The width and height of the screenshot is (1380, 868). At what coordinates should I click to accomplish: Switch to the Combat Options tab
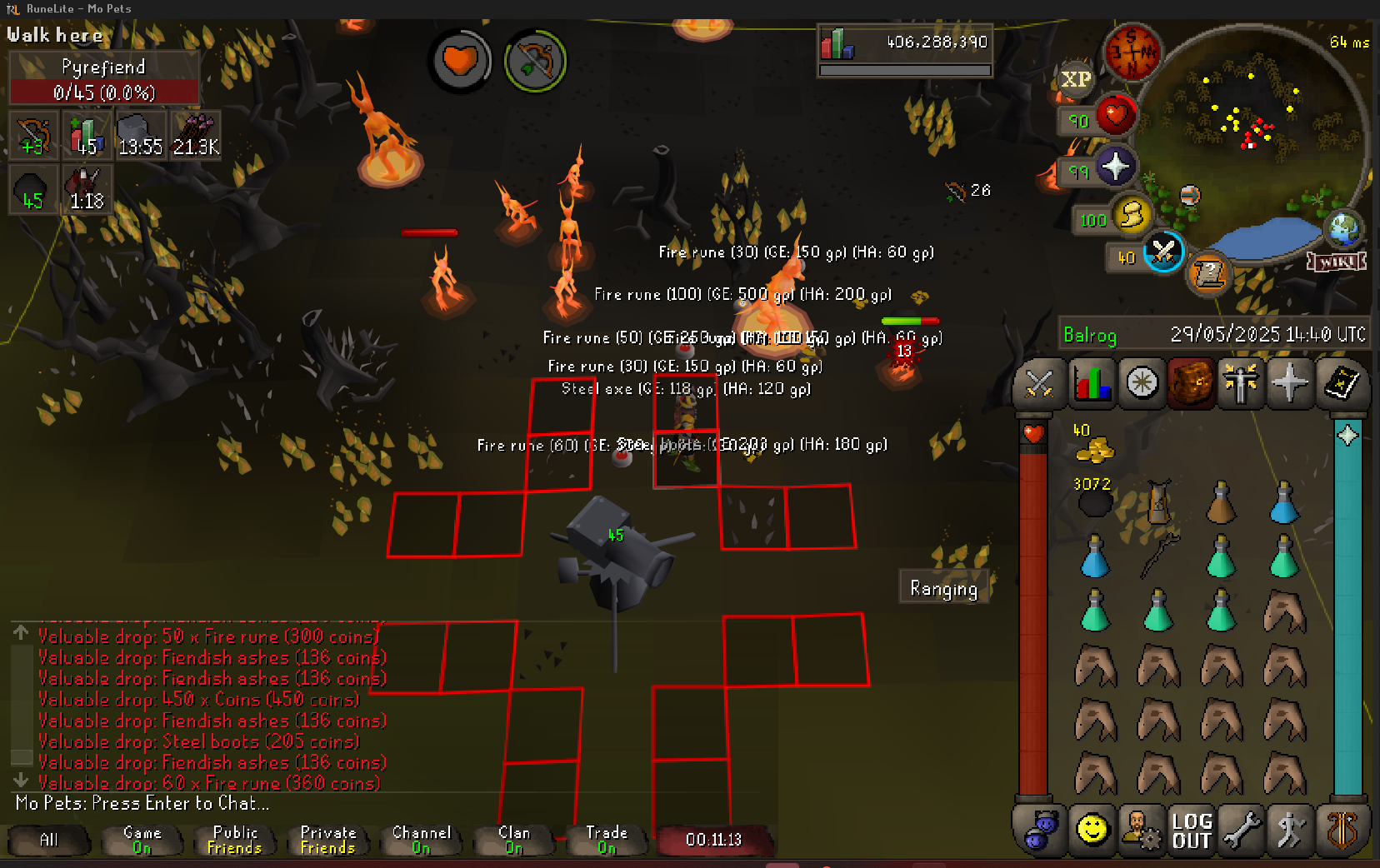[x=1039, y=384]
